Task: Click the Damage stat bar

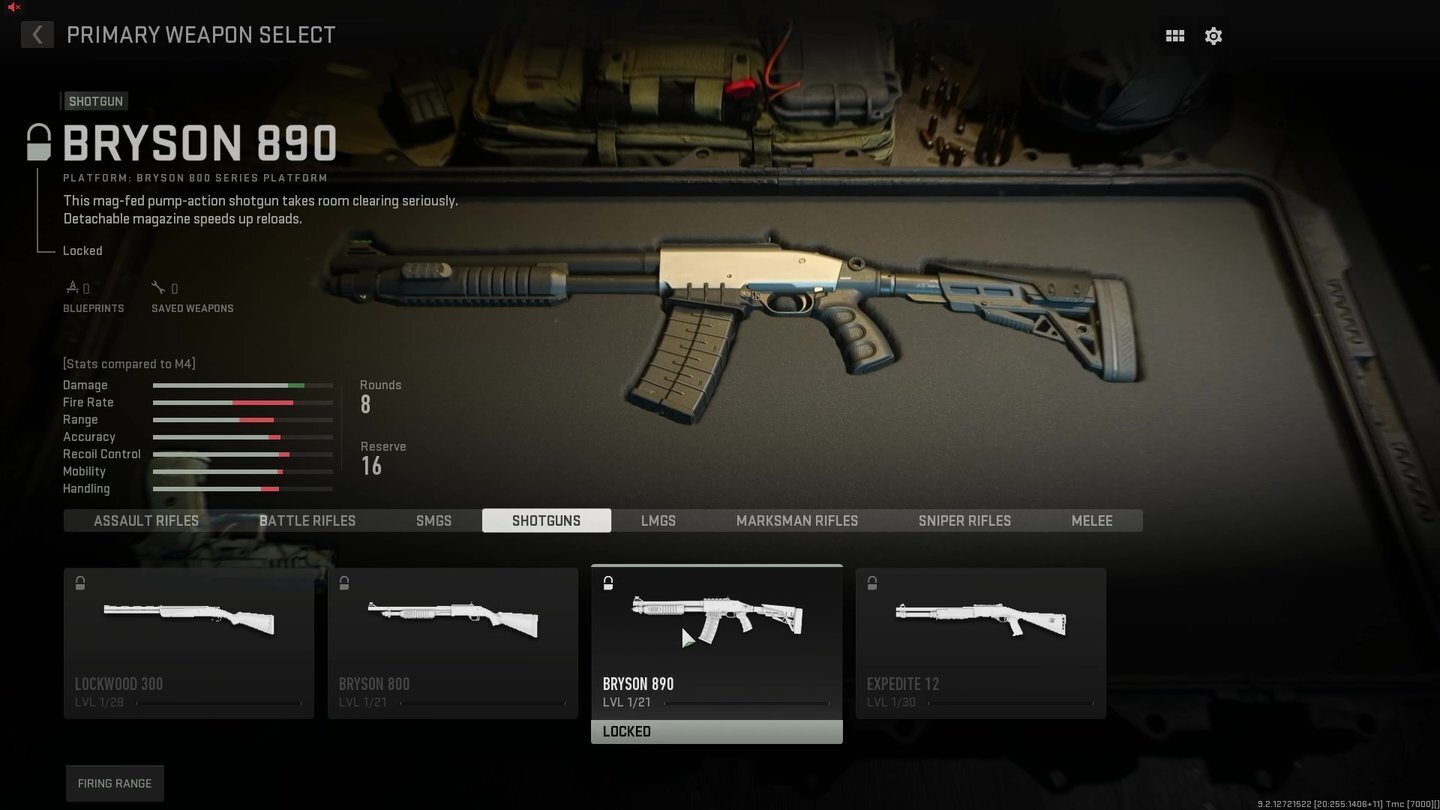Action: pyautogui.click(x=242, y=385)
